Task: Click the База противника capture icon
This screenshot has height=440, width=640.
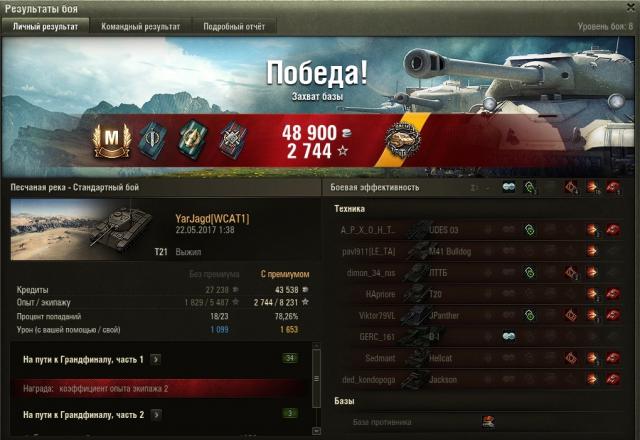Action: [489, 421]
